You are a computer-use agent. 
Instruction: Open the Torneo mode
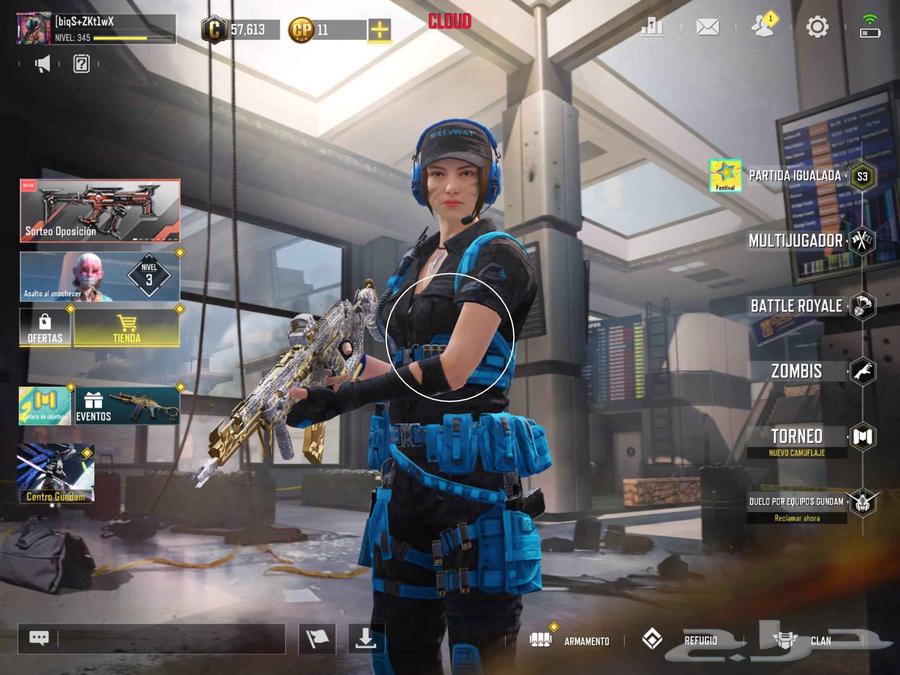(798, 436)
